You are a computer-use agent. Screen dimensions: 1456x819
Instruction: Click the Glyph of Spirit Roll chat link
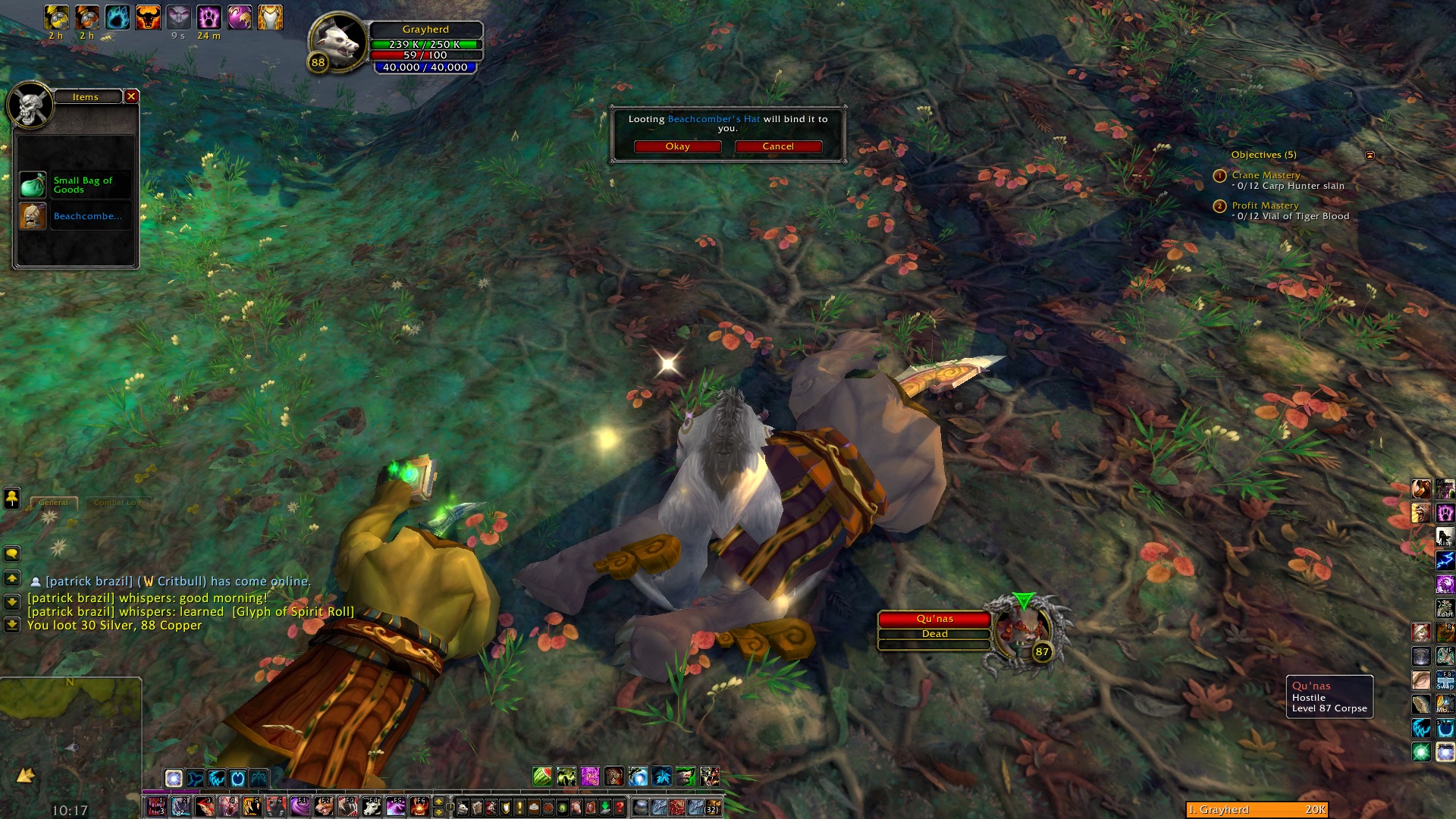(293, 611)
